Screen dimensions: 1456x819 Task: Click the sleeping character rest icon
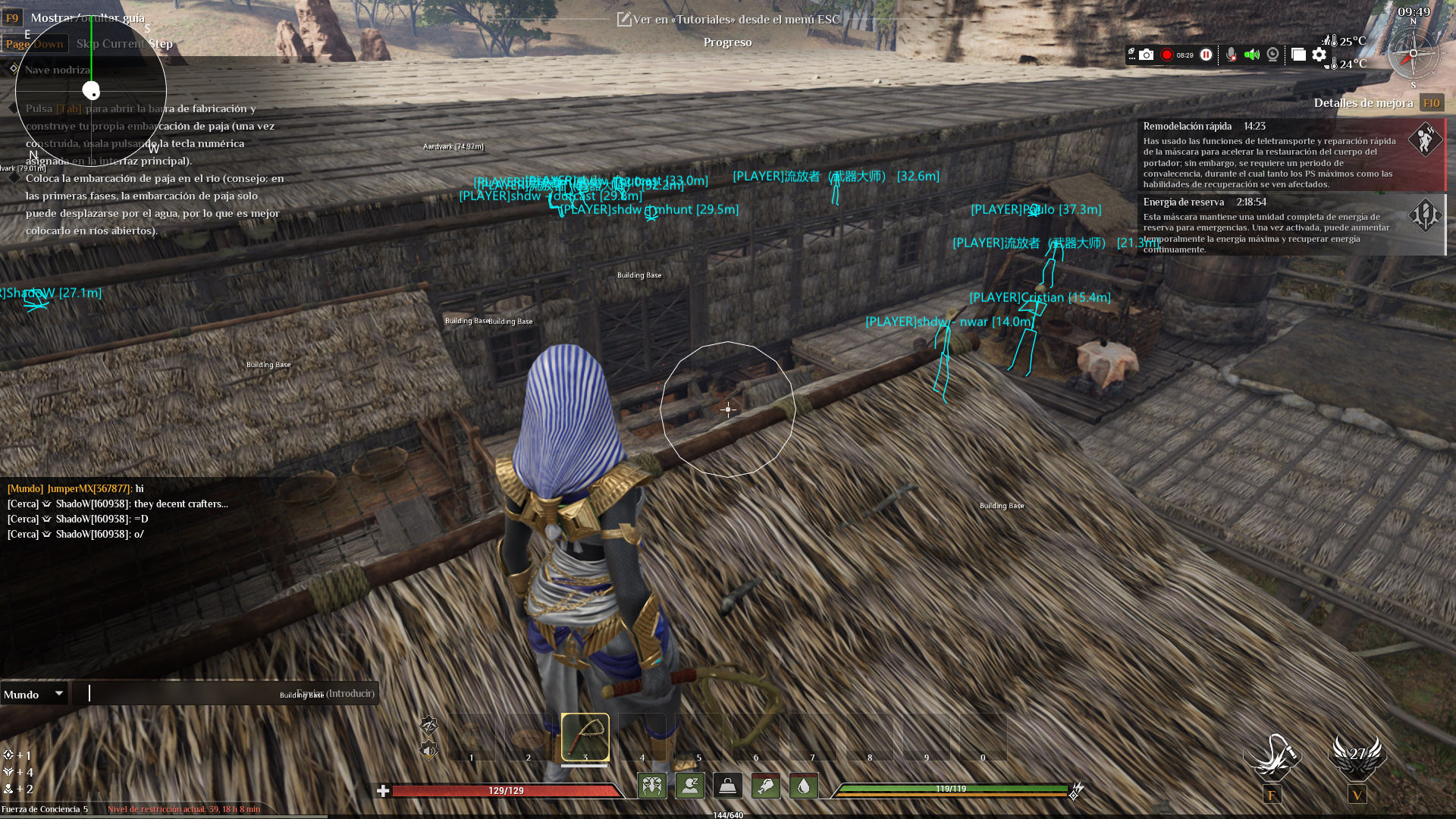tap(689, 786)
